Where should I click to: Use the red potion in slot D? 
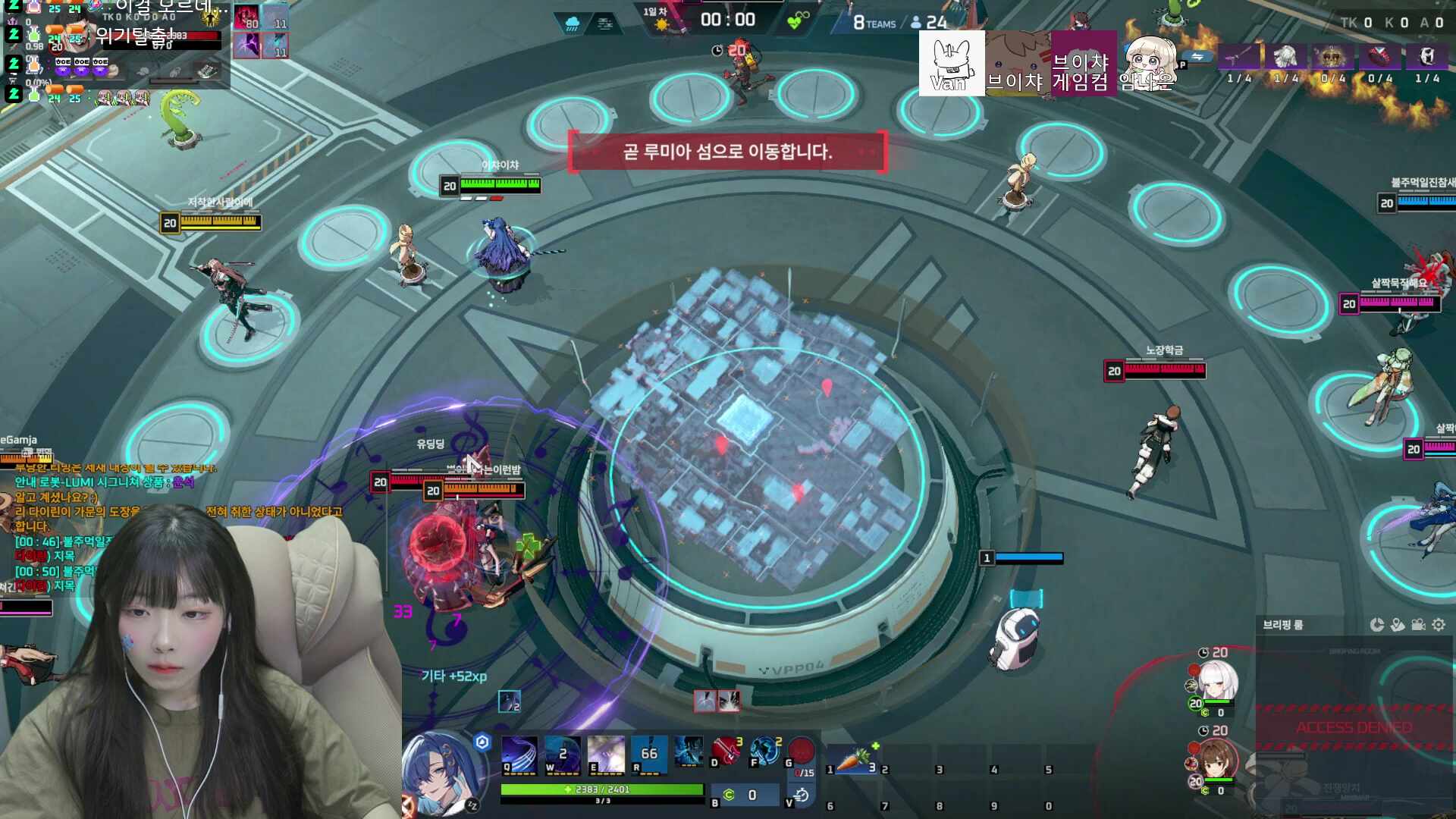coord(725,753)
